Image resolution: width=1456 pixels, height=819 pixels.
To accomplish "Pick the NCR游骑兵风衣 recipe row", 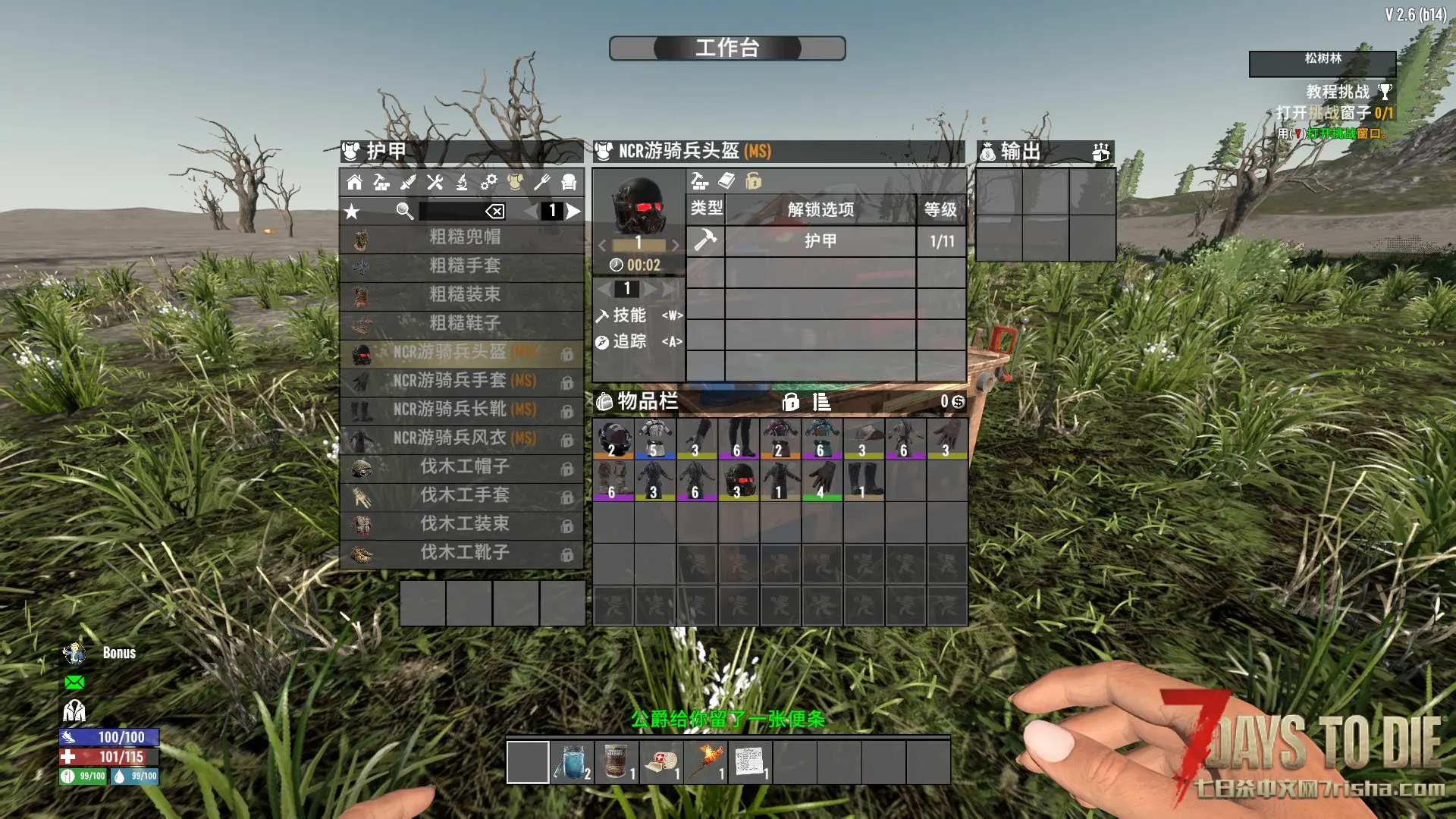I will (x=464, y=438).
